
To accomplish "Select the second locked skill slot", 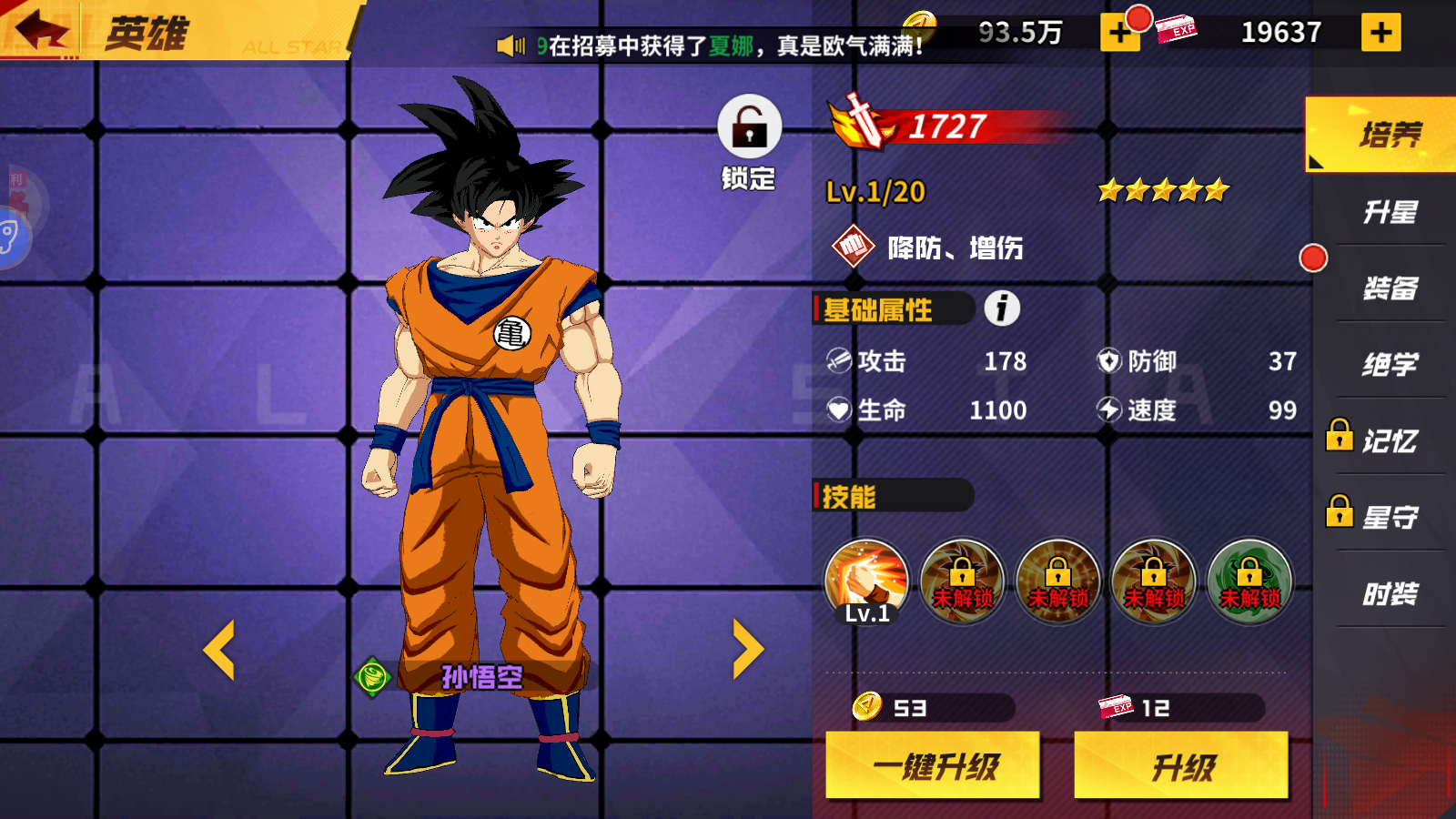I will [963, 582].
